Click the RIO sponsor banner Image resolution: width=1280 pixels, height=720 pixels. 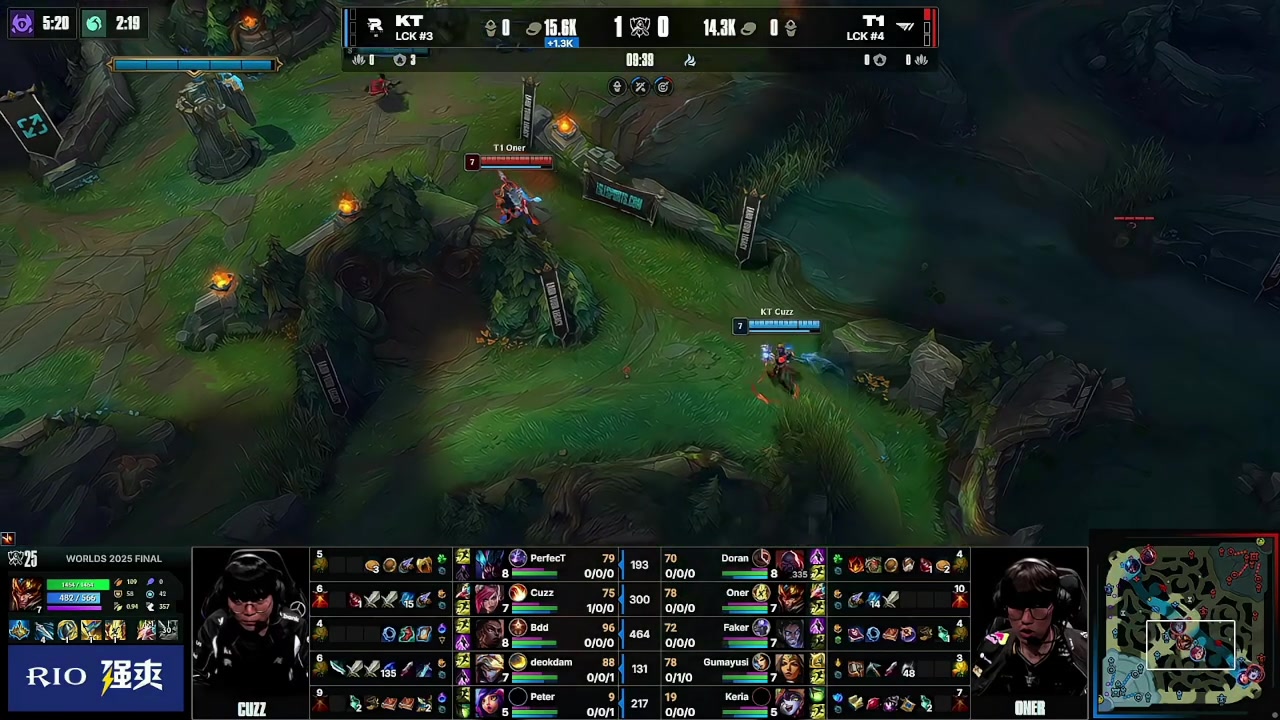pos(95,677)
